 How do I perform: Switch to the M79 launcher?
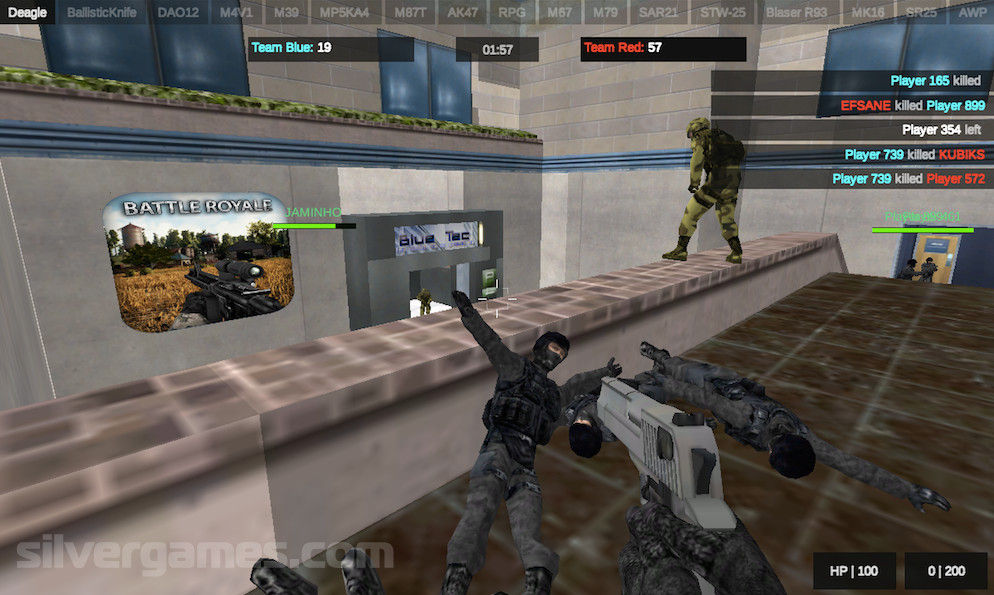(606, 13)
